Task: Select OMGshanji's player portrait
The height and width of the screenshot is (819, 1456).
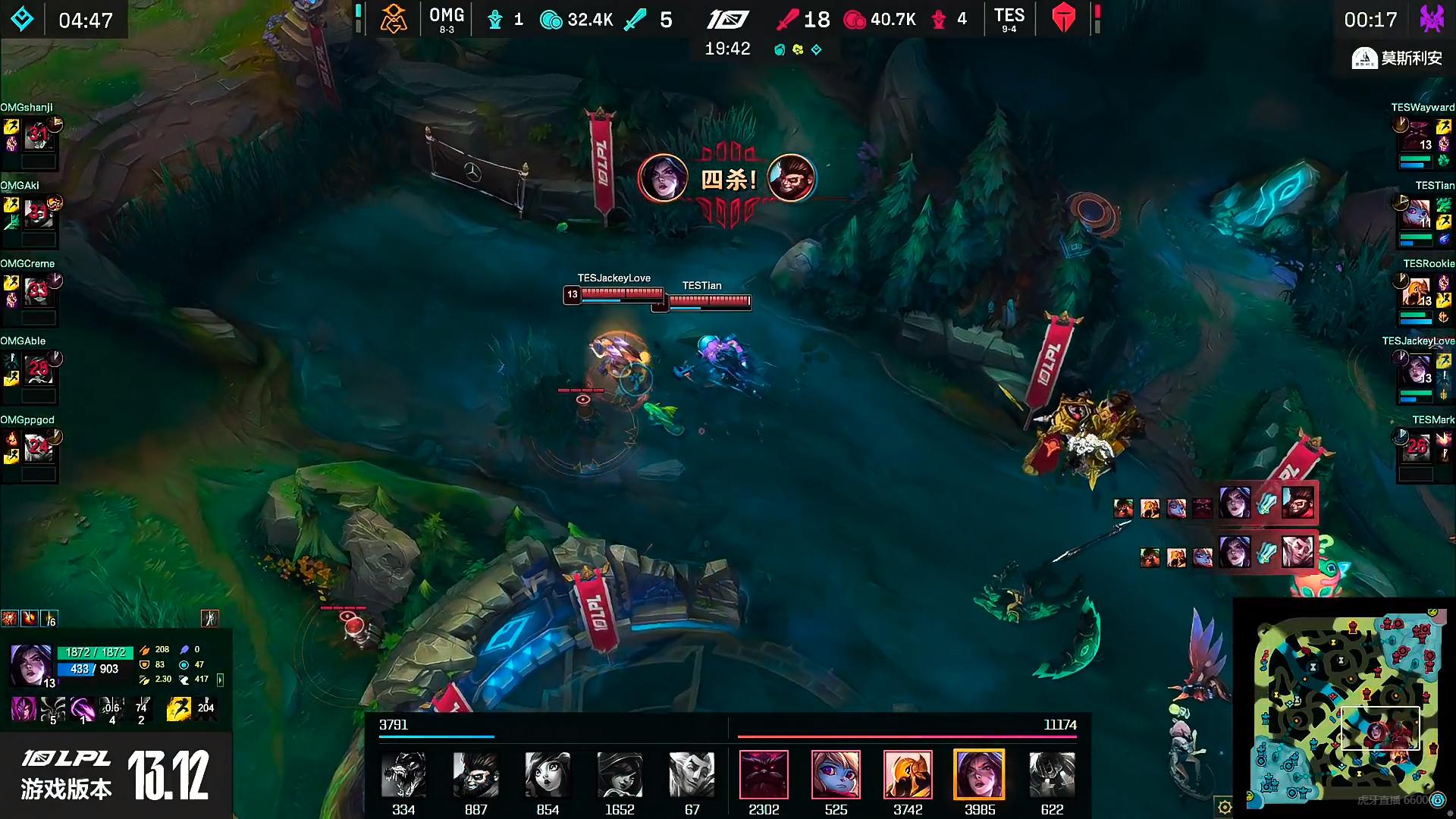Action: point(38,135)
